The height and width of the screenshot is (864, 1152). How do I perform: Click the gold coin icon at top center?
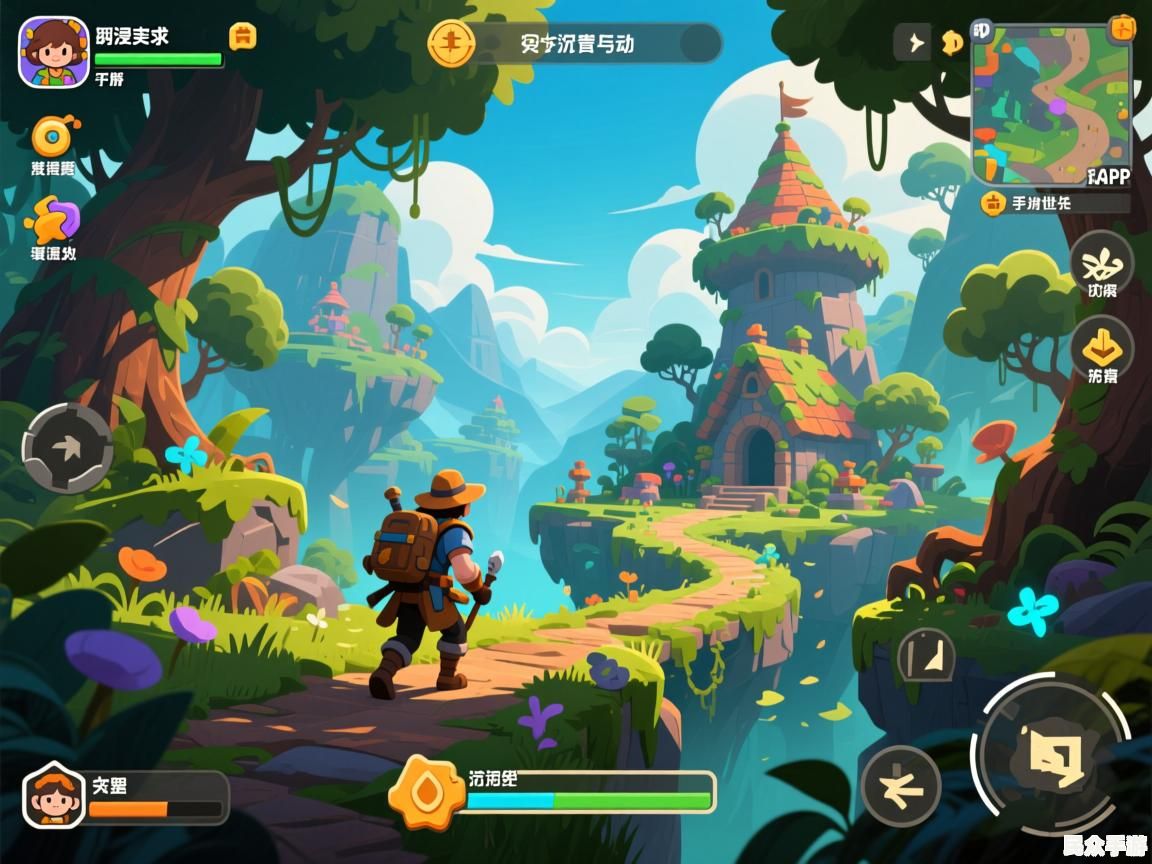452,43
